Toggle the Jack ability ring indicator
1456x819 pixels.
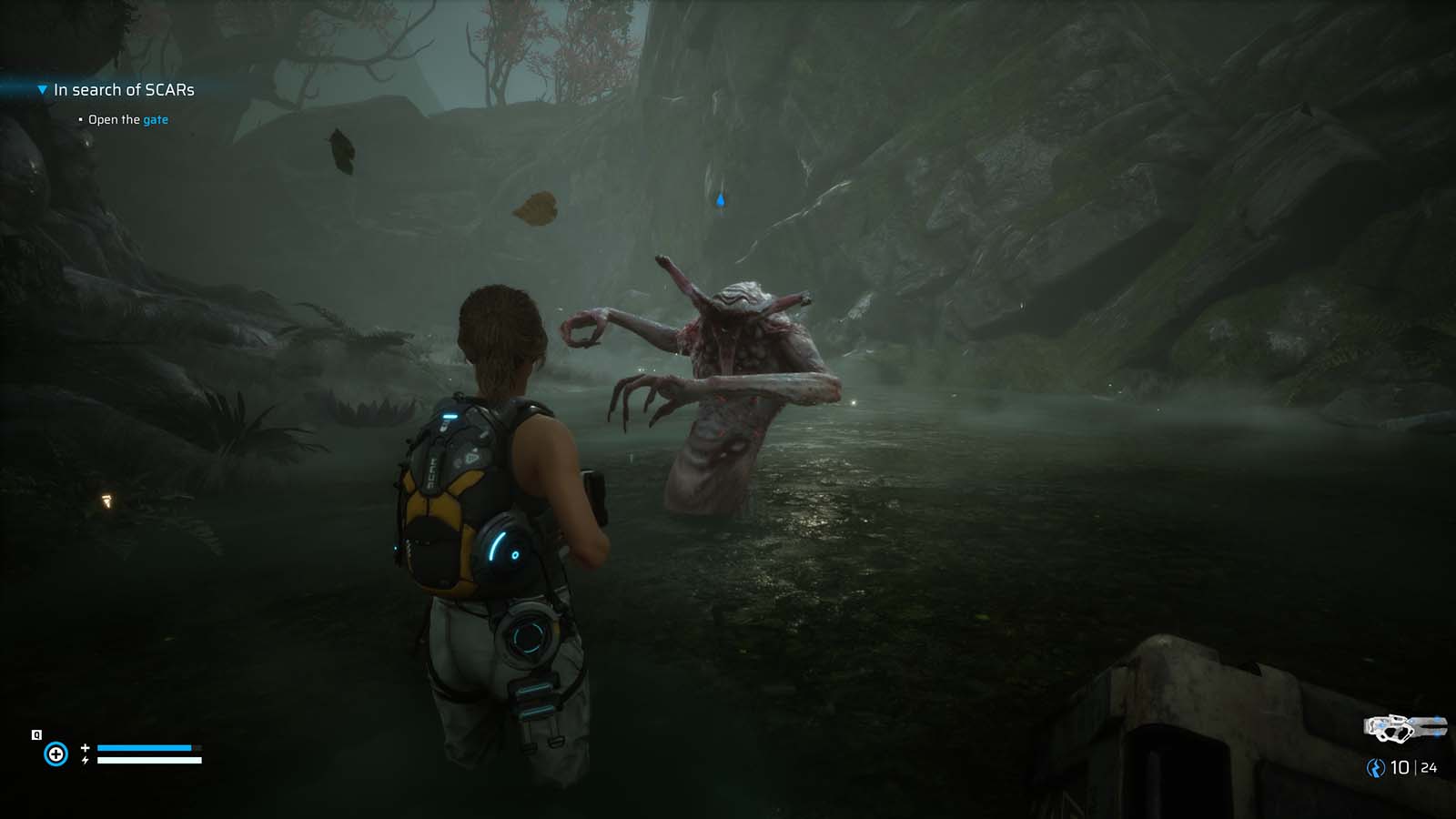[56, 753]
